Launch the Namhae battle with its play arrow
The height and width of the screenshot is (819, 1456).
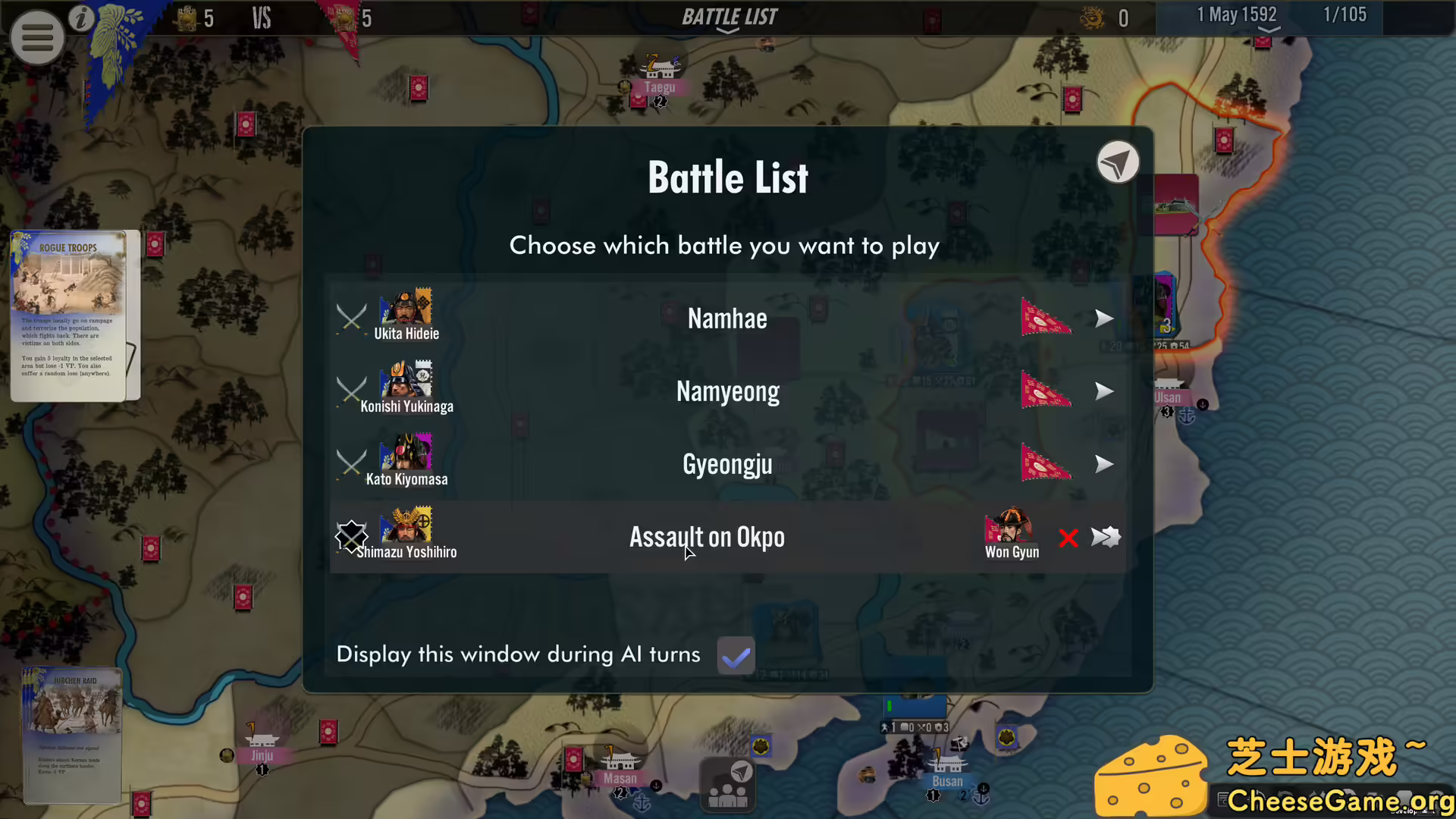click(1104, 318)
